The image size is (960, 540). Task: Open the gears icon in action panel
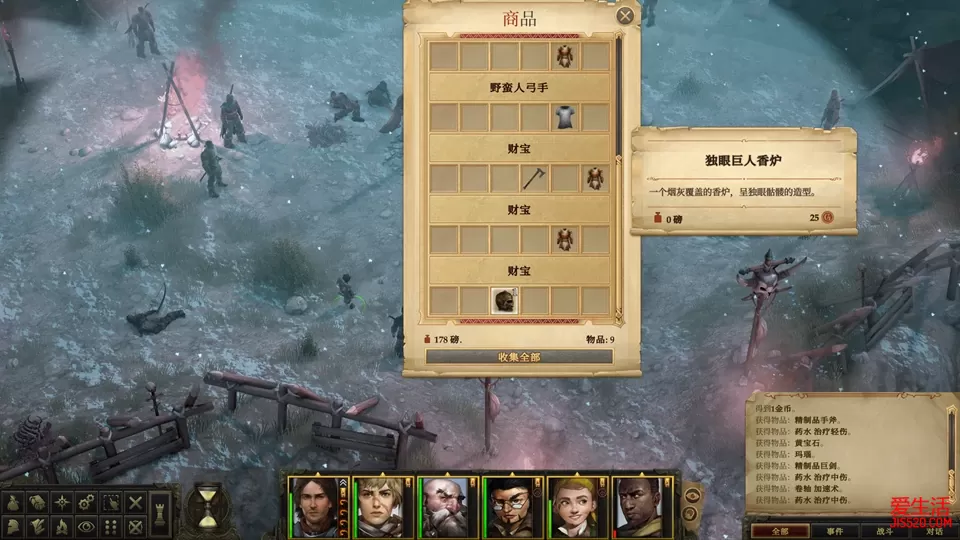[x=88, y=502]
